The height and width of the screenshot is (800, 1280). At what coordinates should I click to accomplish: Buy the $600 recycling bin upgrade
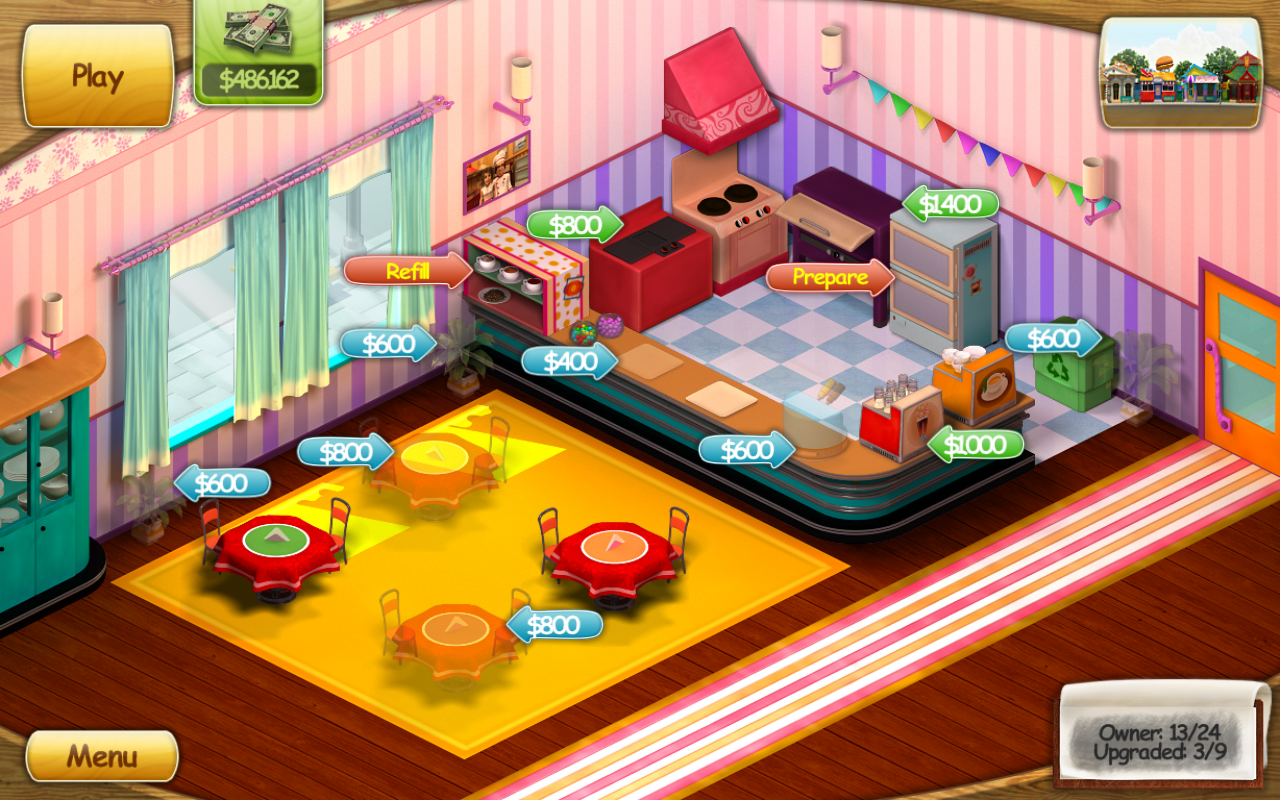pos(1051,338)
